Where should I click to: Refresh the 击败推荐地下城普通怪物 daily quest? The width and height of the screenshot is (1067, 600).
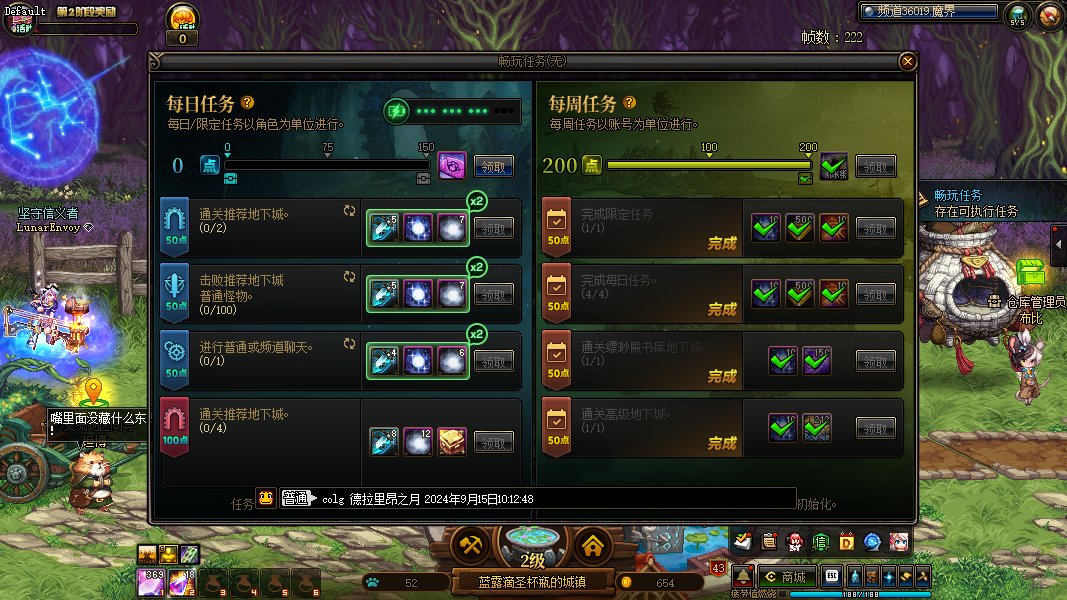(349, 277)
